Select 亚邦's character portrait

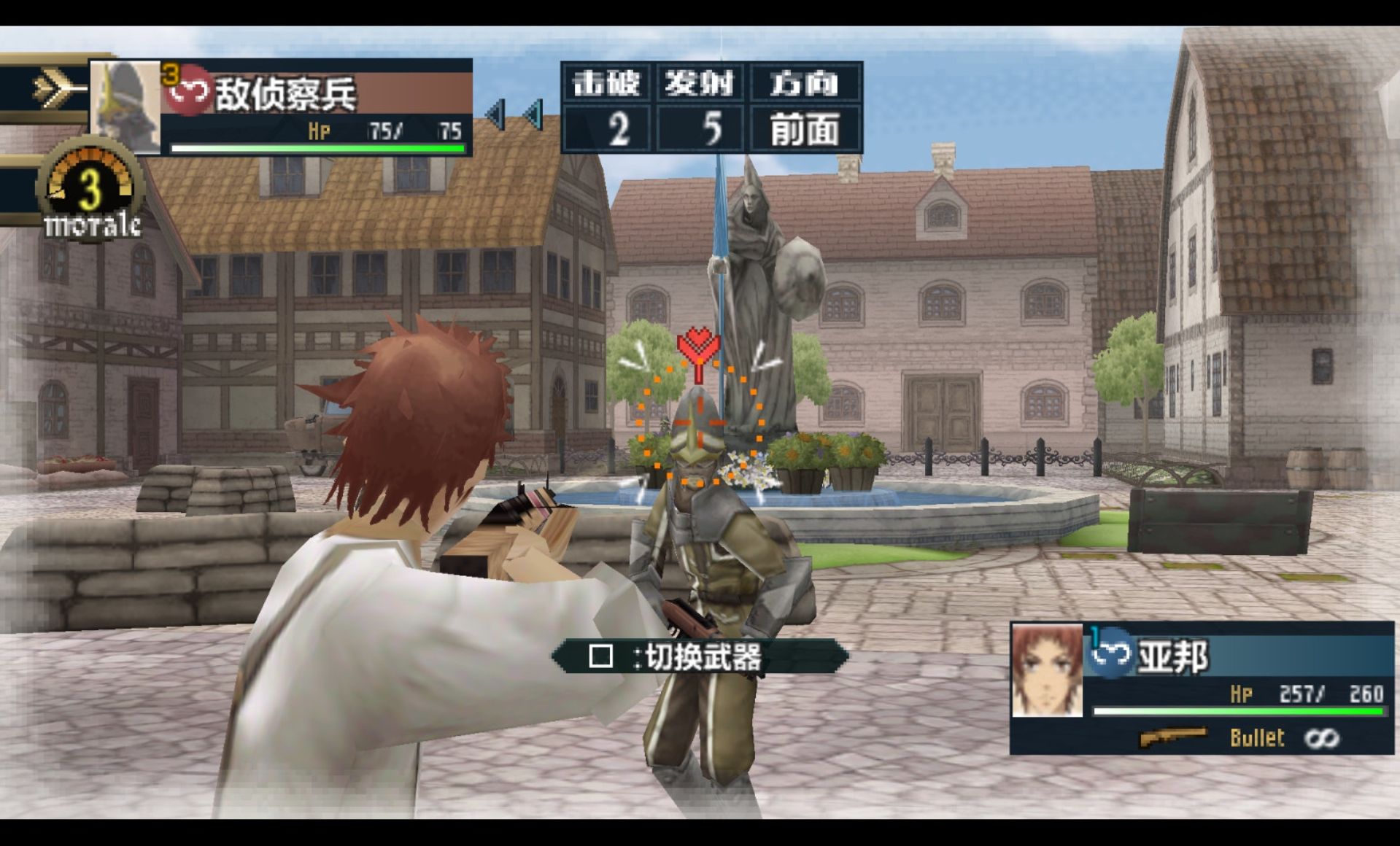click(1047, 671)
